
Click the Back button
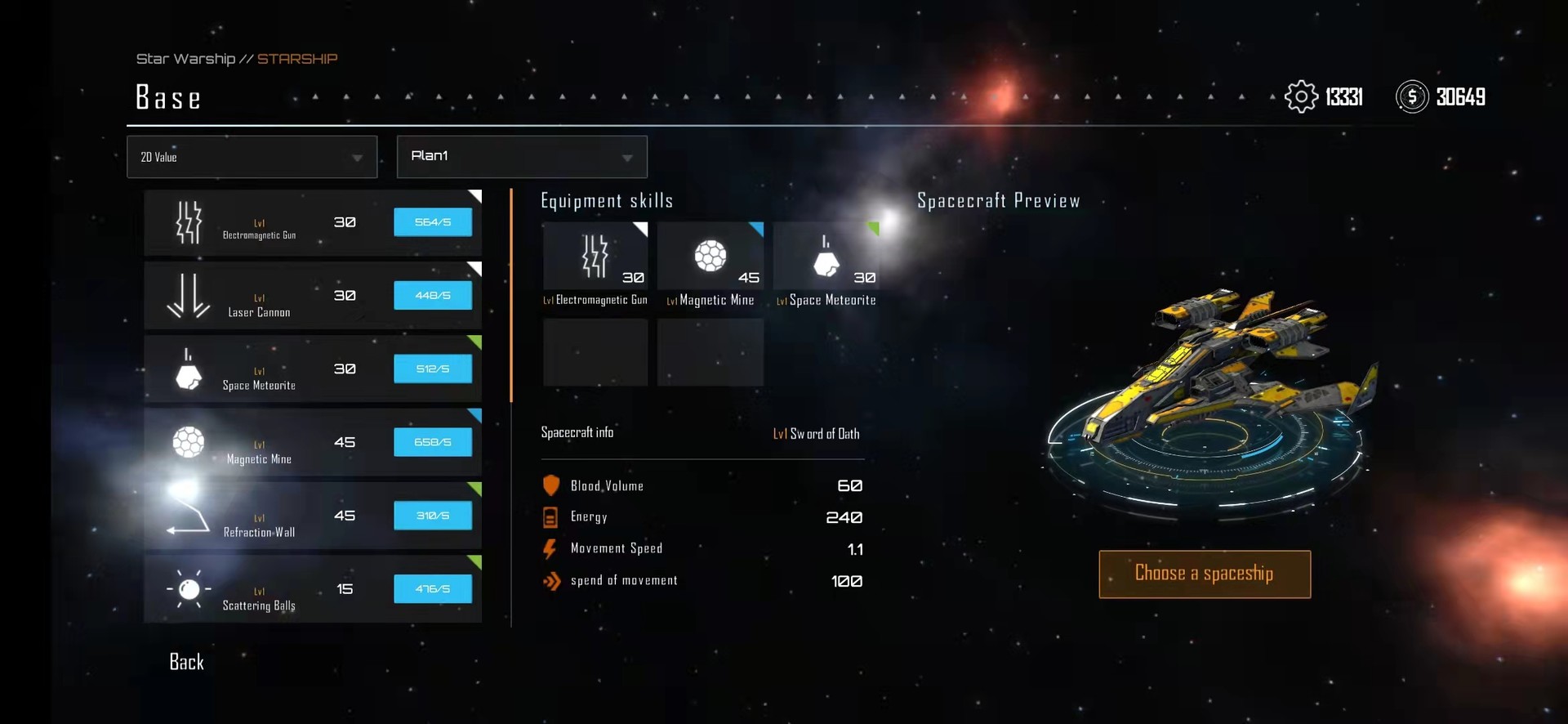point(185,662)
